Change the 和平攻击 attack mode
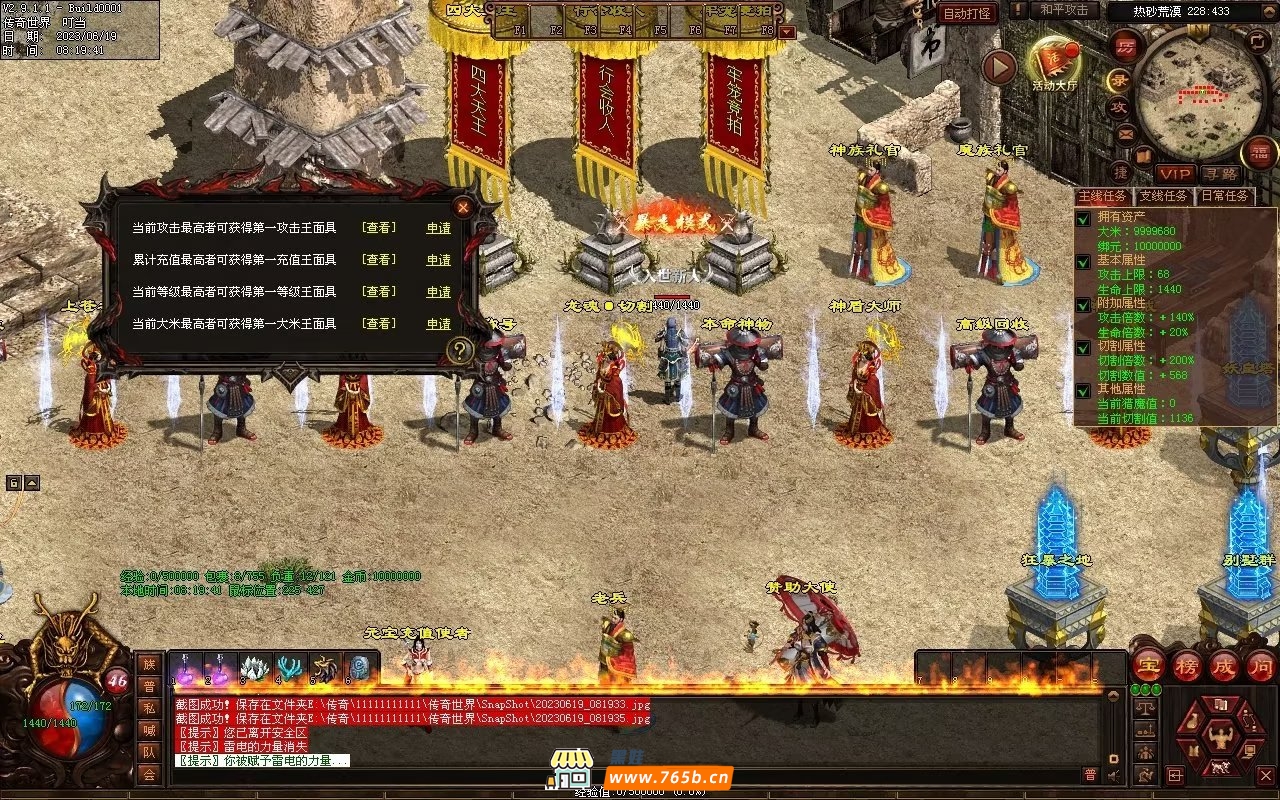The image size is (1280, 800). 1064,10
